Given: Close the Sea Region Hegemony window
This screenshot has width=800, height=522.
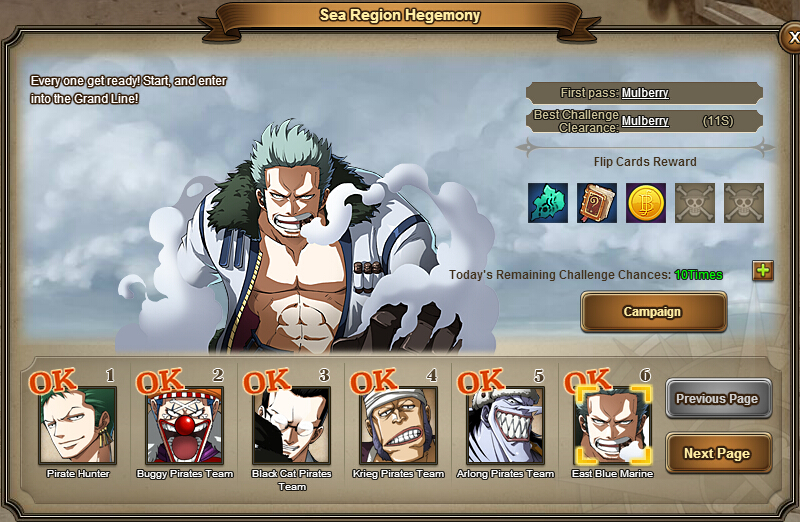Looking at the screenshot, I should pos(791,39).
